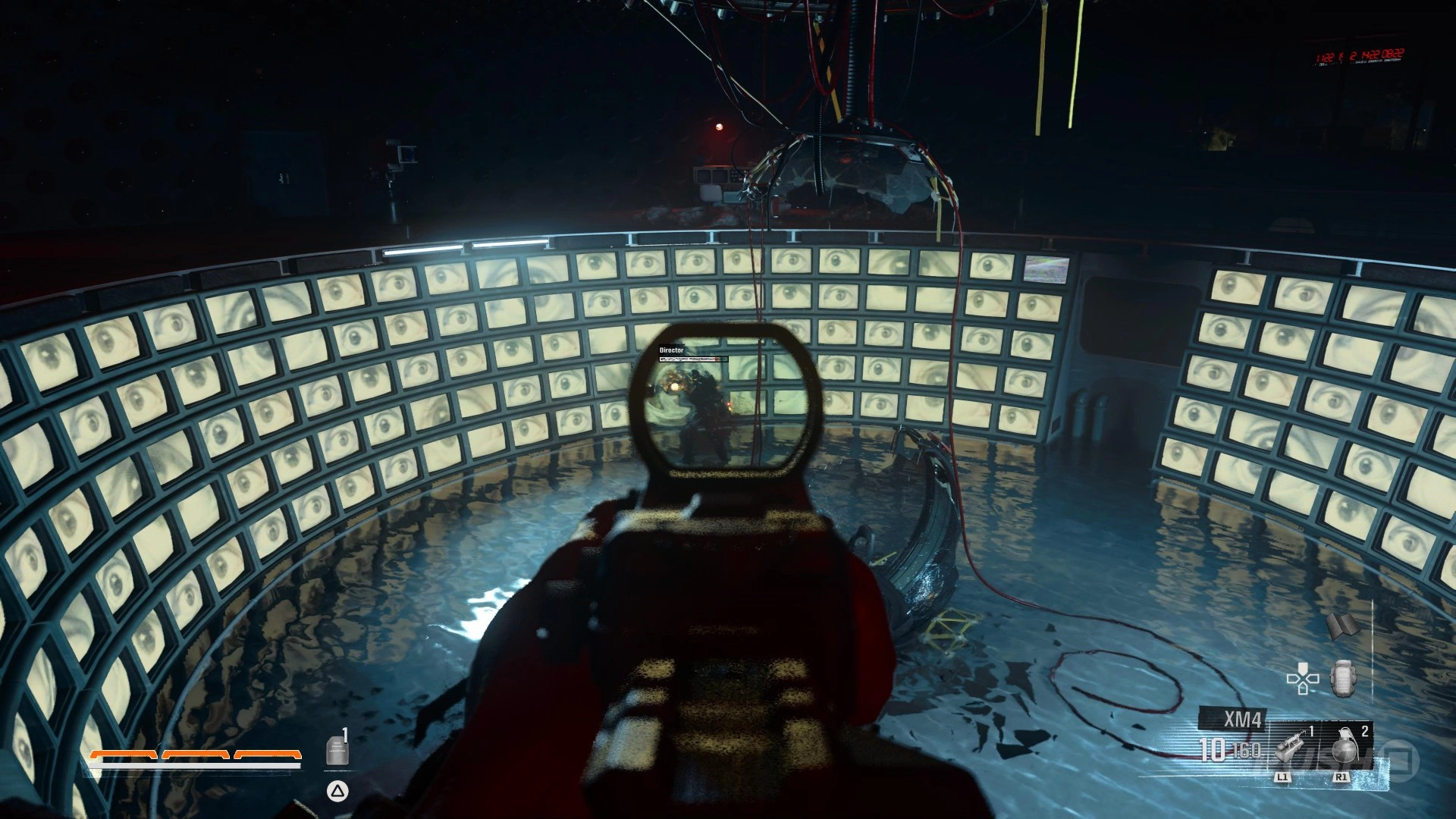The image size is (1456, 819).
Task: Toggle the armor plate count indicator 1
Action: [x=345, y=733]
